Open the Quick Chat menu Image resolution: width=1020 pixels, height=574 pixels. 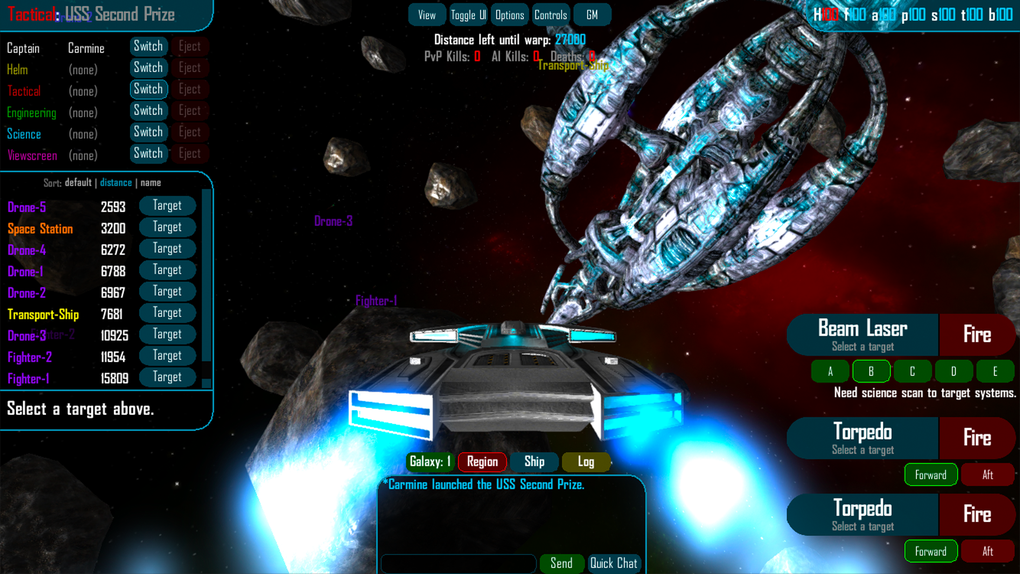coord(613,563)
